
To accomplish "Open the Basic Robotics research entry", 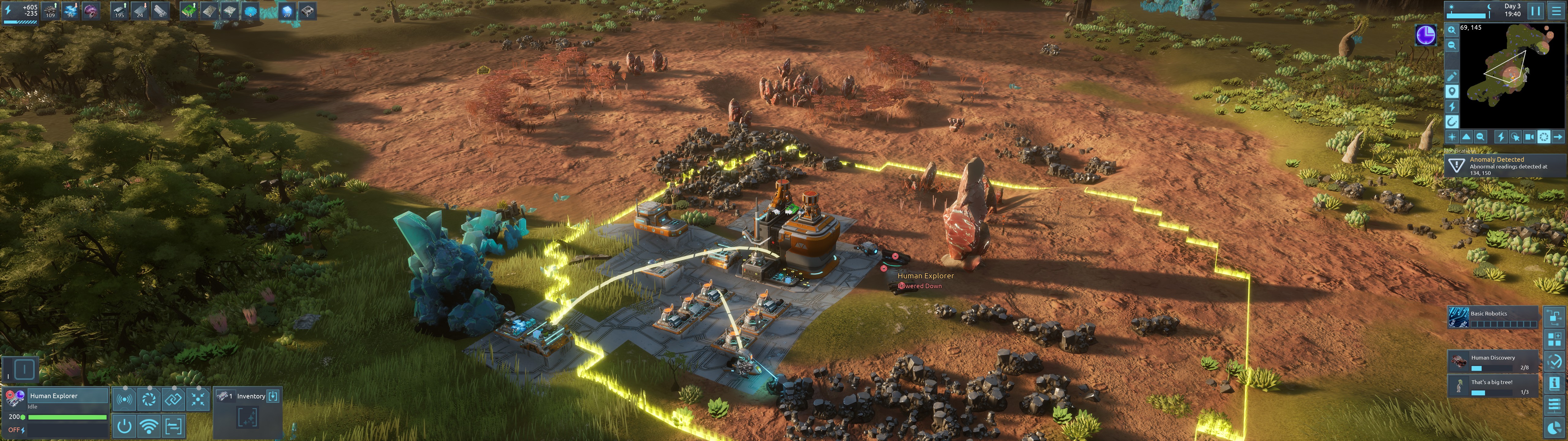I will pyautogui.click(x=1493, y=317).
